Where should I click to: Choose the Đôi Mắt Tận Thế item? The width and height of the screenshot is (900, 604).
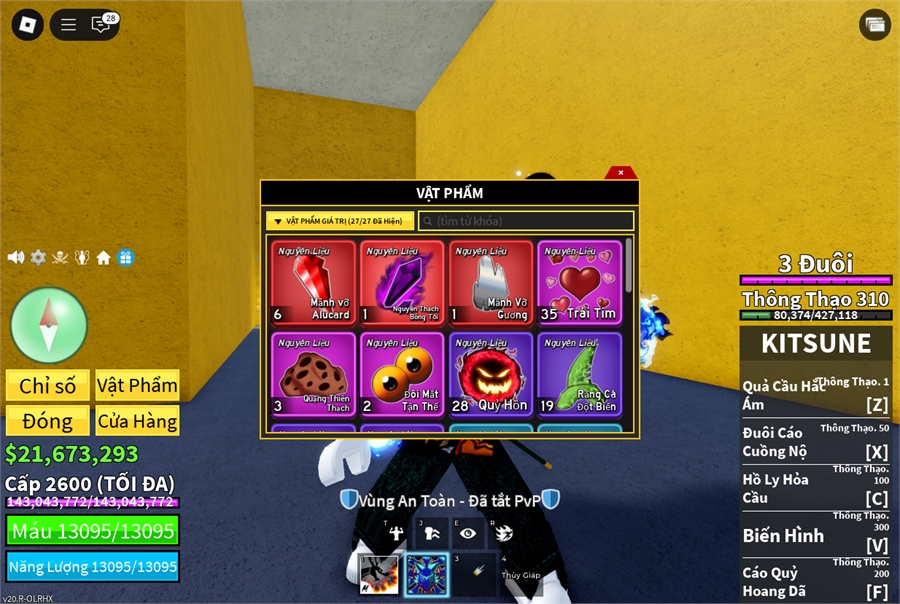click(402, 374)
